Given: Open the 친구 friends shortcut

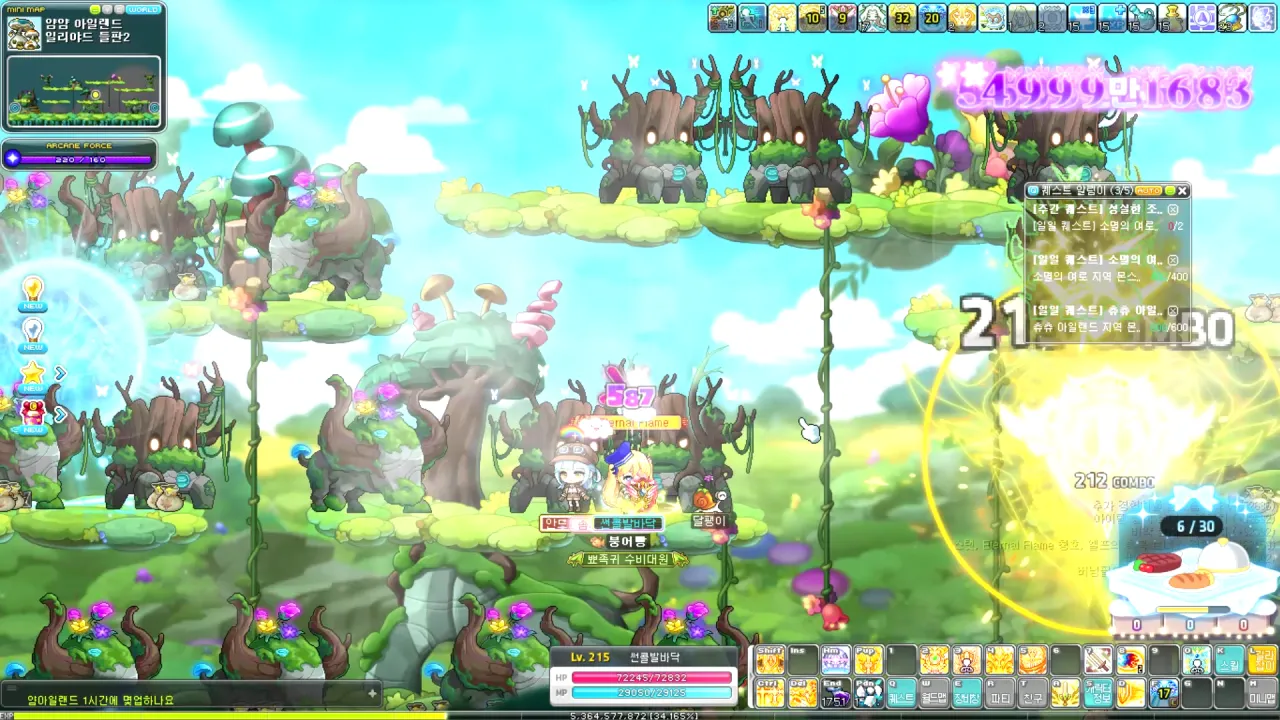Looking at the screenshot, I should (1032, 691).
